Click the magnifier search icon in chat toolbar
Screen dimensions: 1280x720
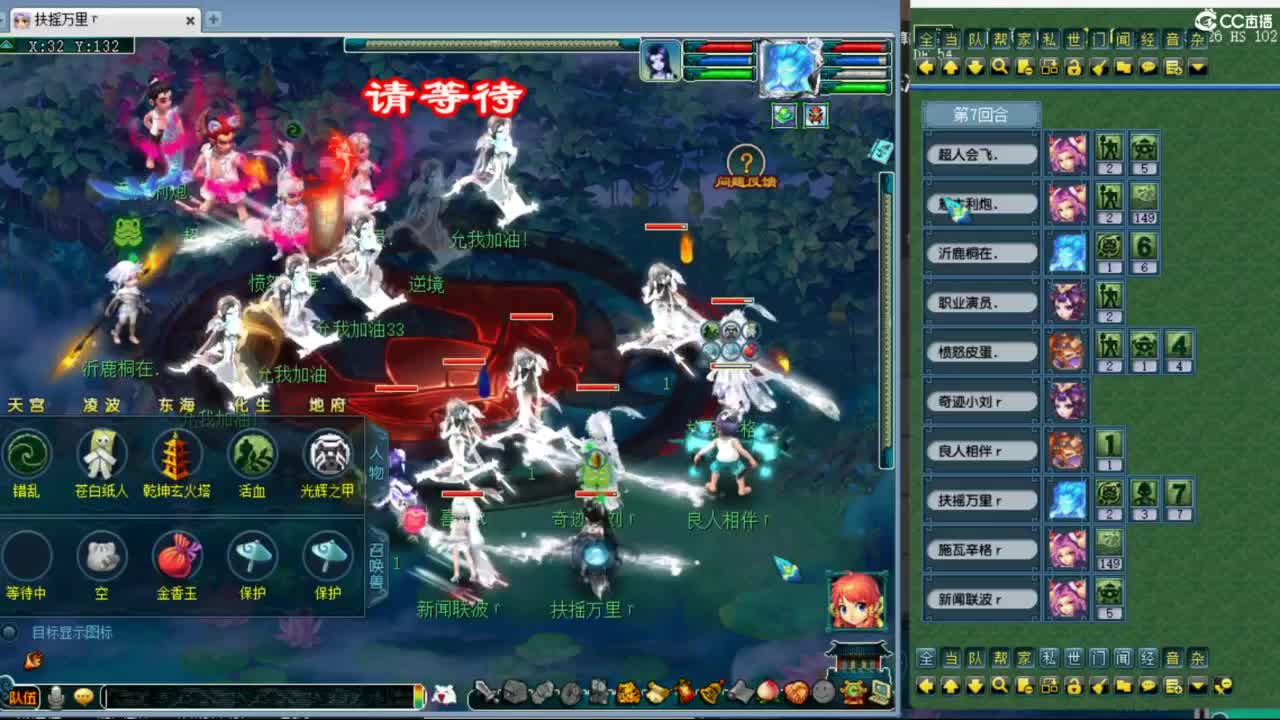tap(1000, 67)
